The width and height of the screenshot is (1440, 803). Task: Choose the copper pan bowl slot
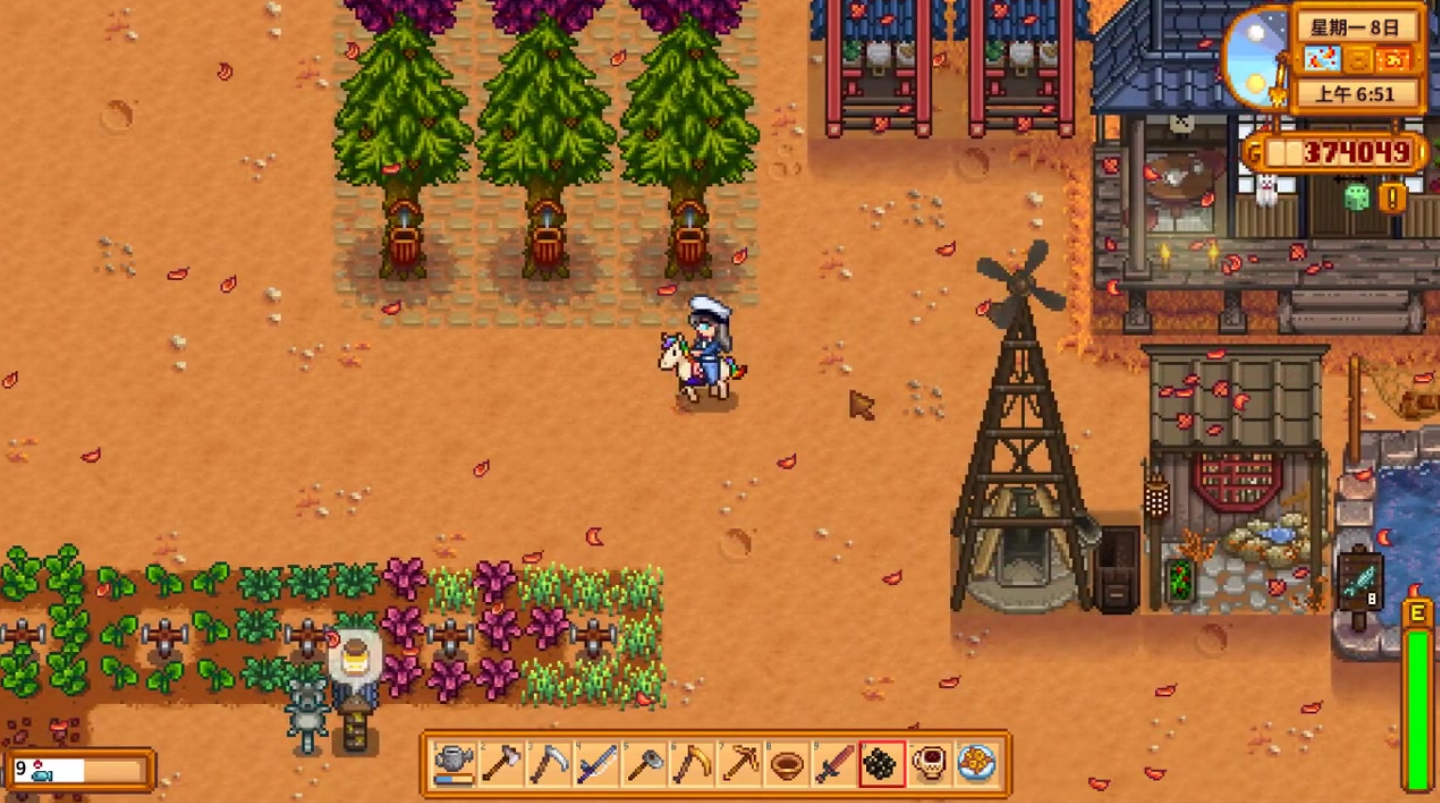(787, 765)
